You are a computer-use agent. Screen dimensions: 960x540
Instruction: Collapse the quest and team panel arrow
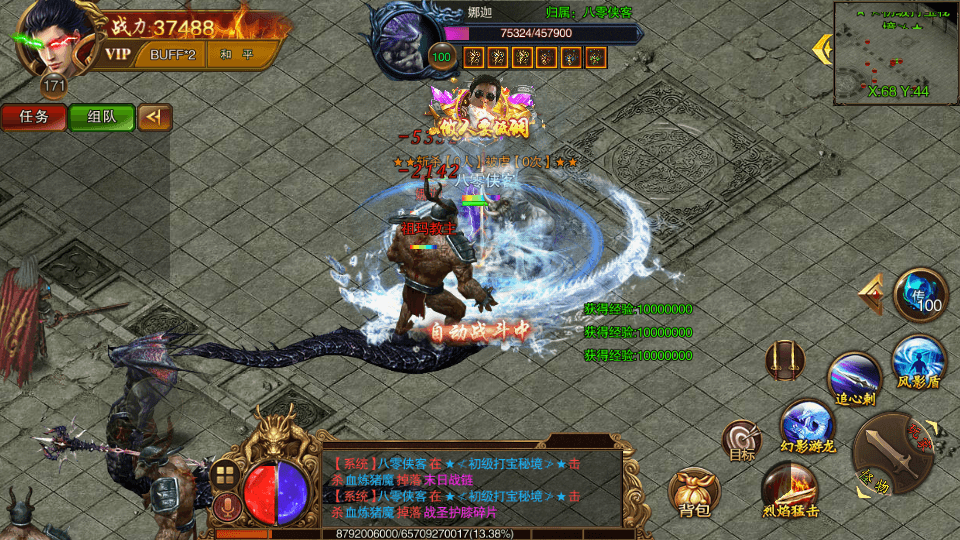click(154, 117)
